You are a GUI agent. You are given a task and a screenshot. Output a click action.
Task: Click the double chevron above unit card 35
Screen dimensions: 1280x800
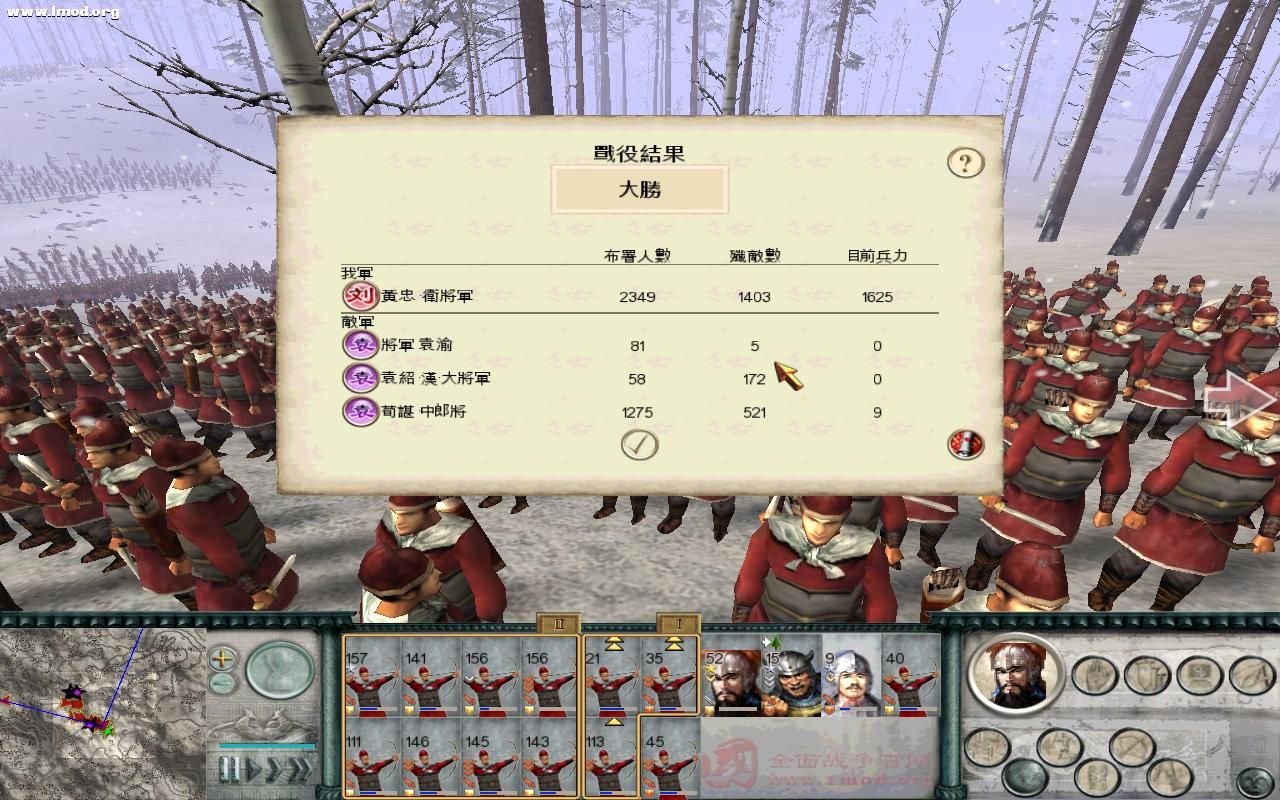pos(673,642)
